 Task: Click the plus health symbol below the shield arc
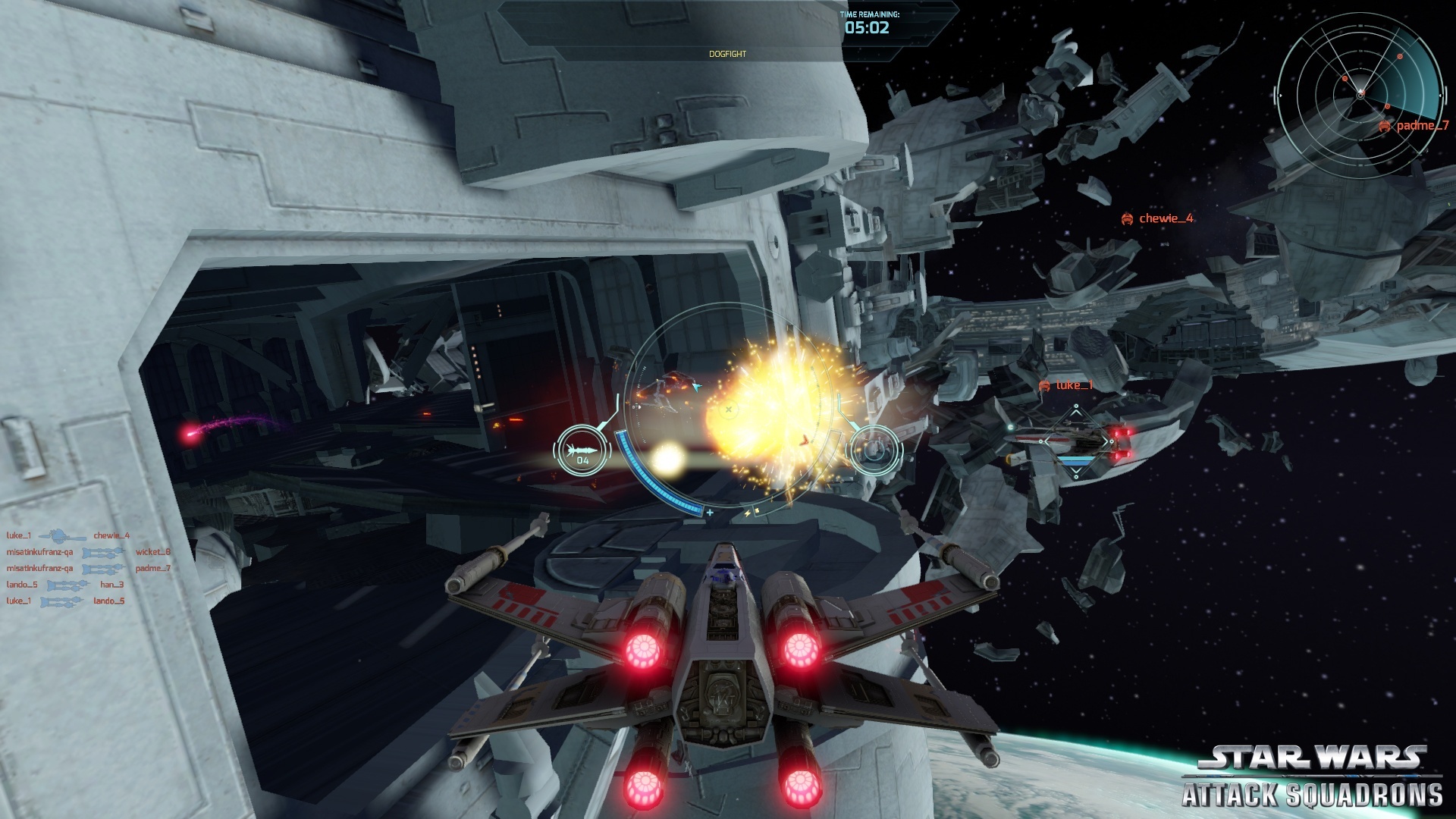click(710, 513)
